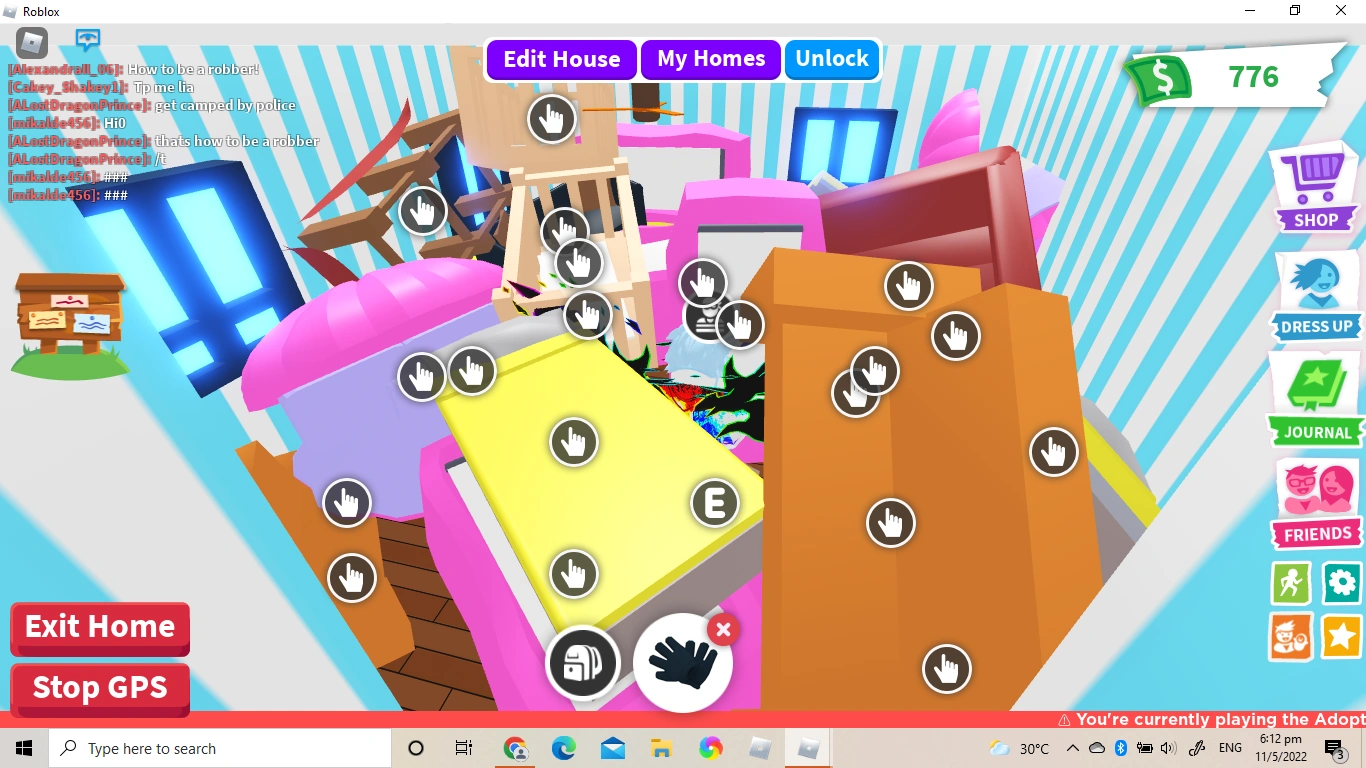The width and height of the screenshot is (1366, 768).
Task: Open your backpack inventory
Action: [x=584, y=663]
